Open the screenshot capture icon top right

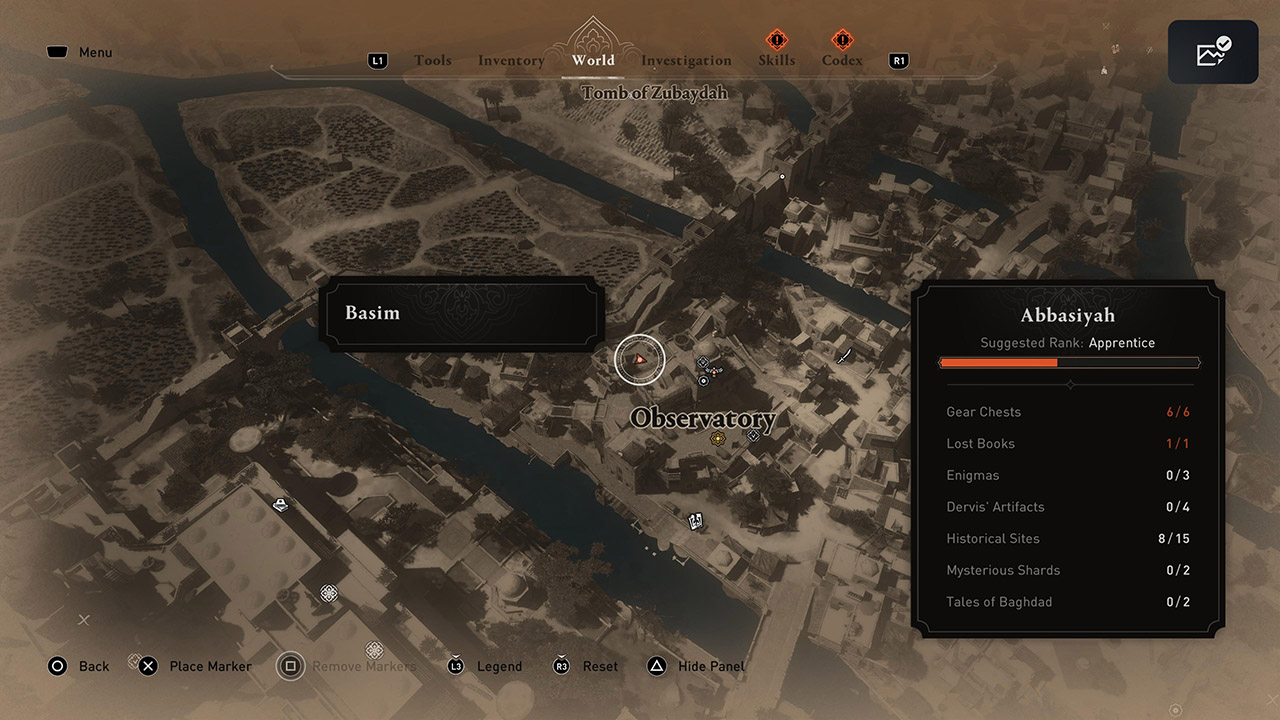(x=1212, y=51)
